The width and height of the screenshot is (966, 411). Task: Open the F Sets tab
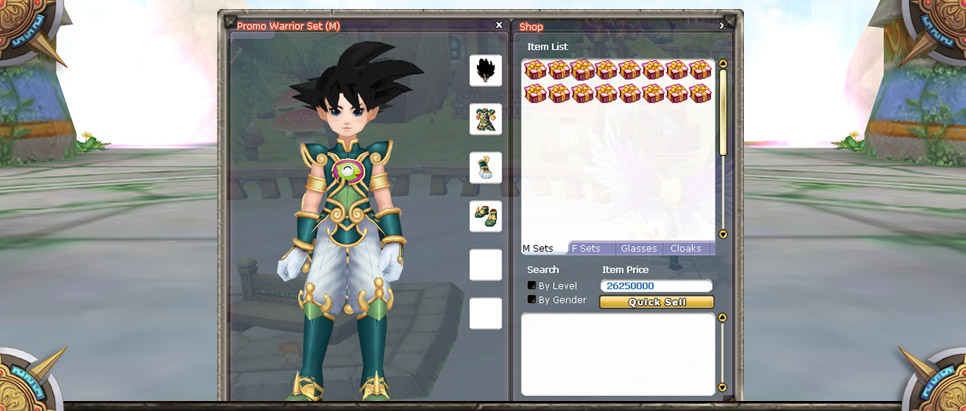coord(587,249)
